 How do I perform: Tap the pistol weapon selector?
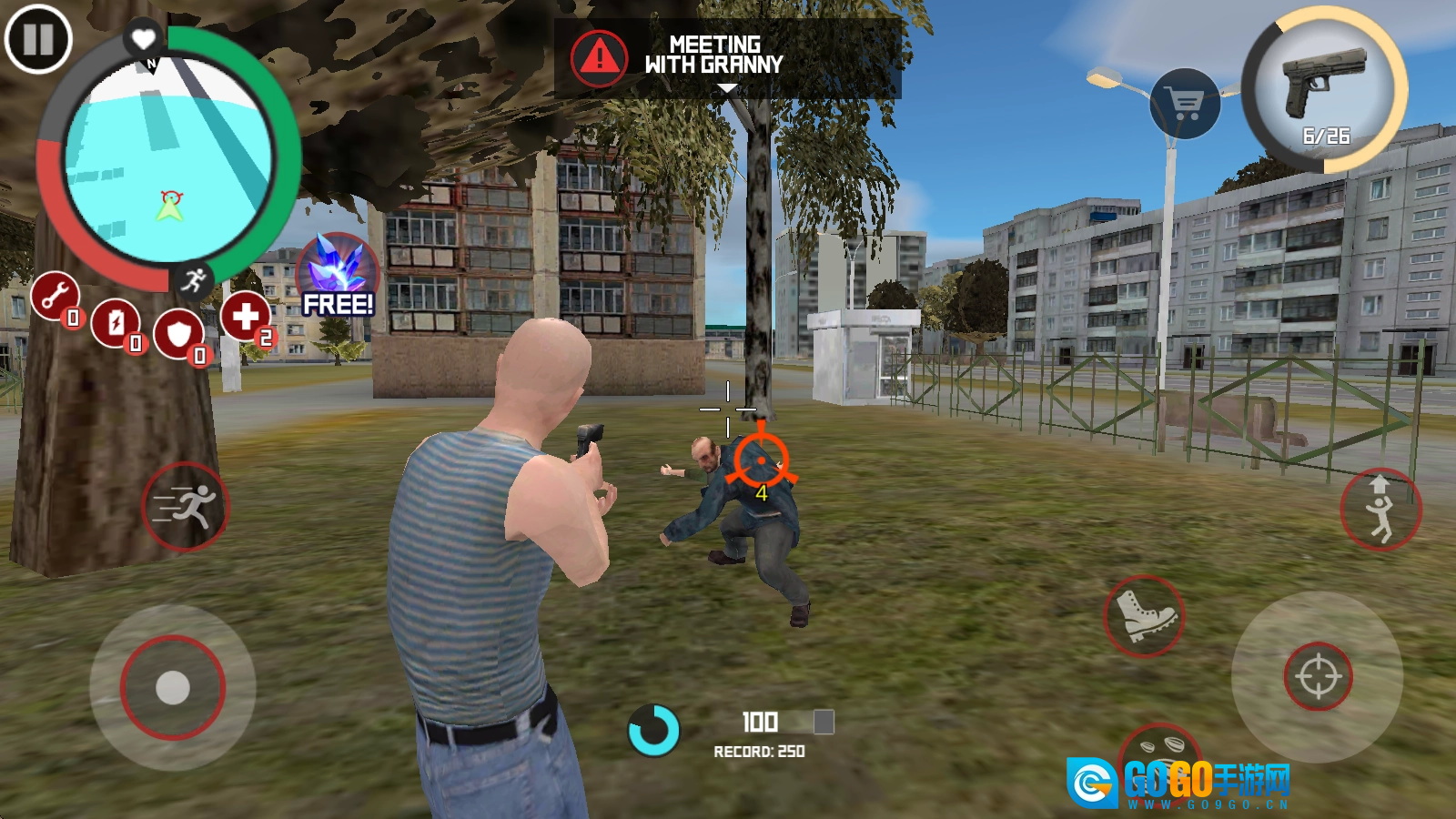(1325, 89)
